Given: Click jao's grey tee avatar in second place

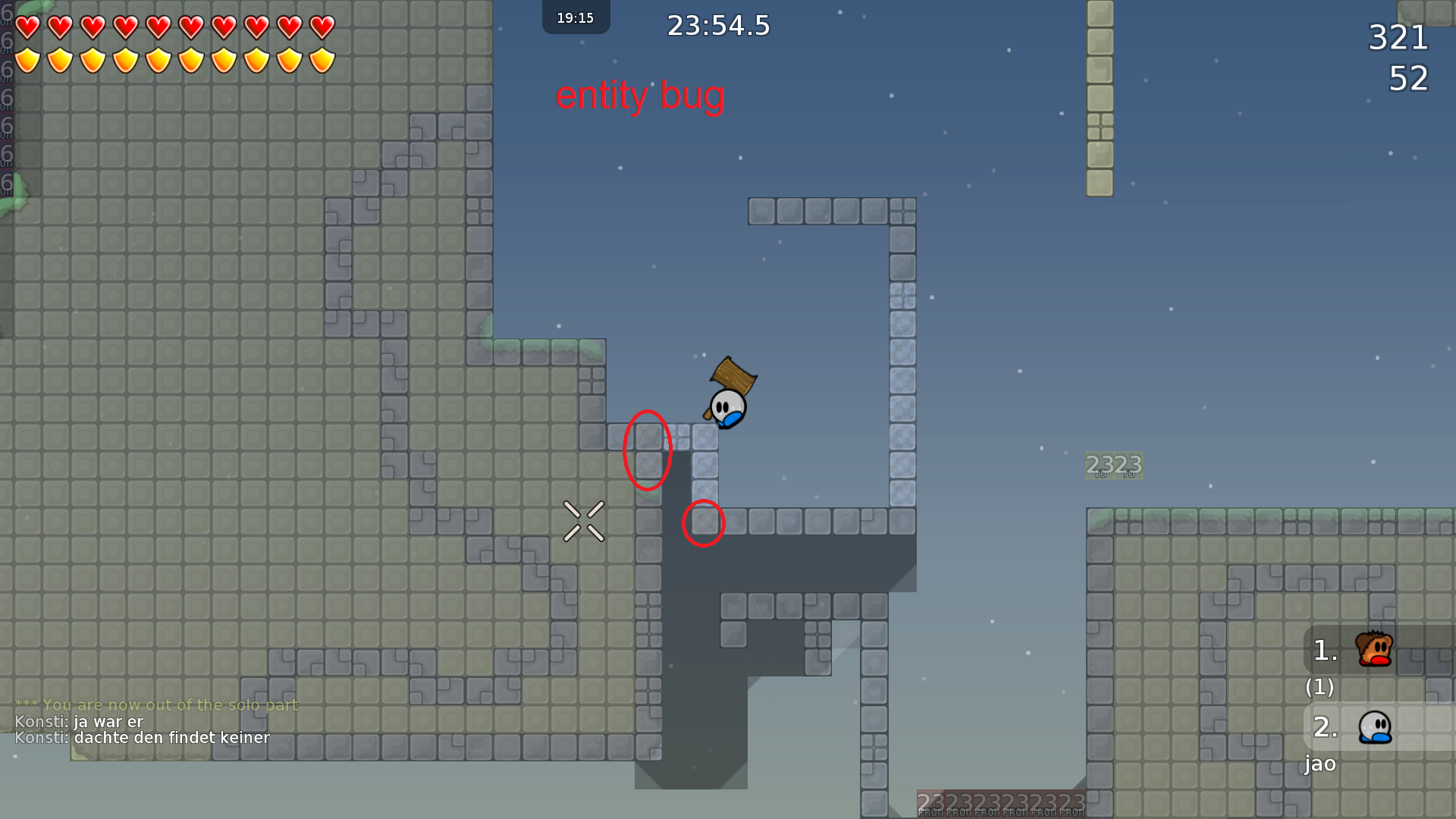Looking at the screenshot, I should [x=1374, y=726].
